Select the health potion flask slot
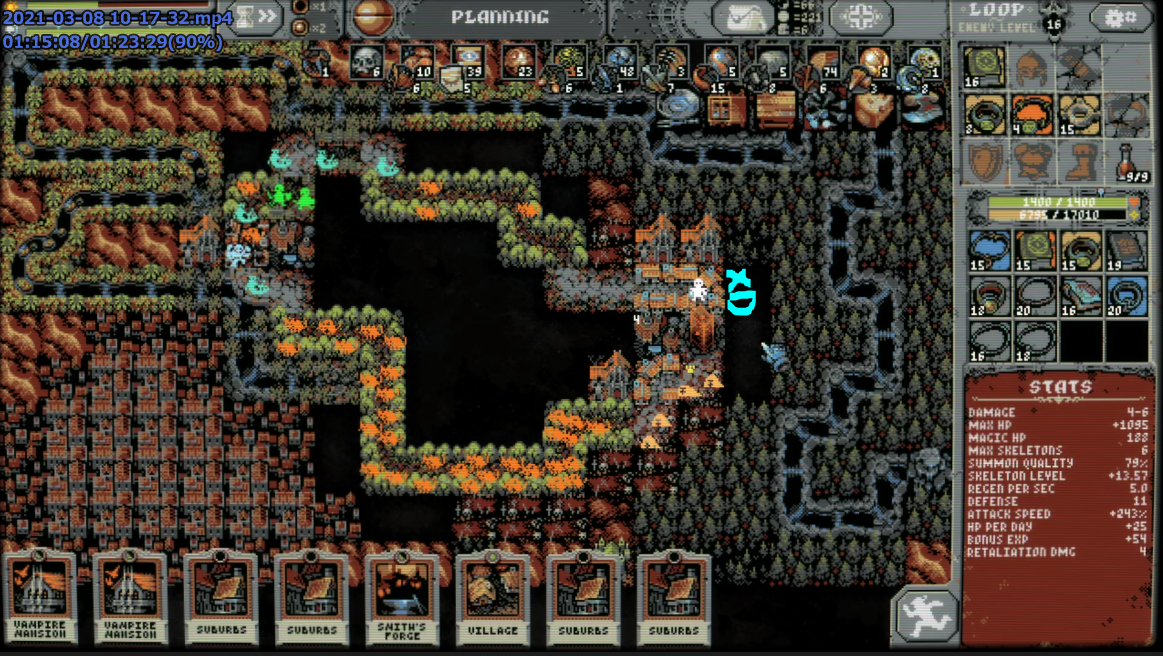This screenshot has height=656, width=1163. [1129, 161]
